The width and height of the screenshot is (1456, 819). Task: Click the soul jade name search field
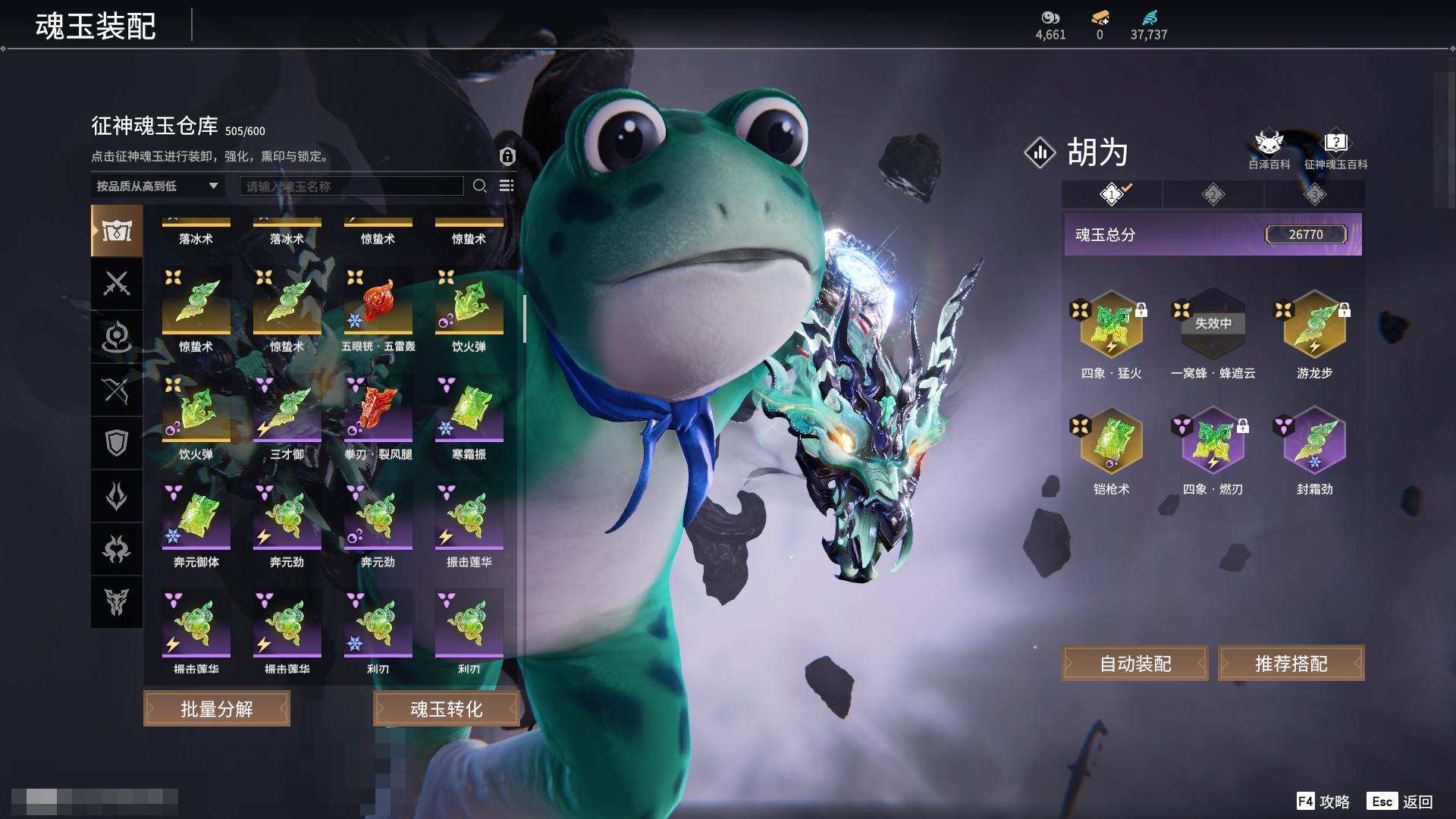[351, 186]
